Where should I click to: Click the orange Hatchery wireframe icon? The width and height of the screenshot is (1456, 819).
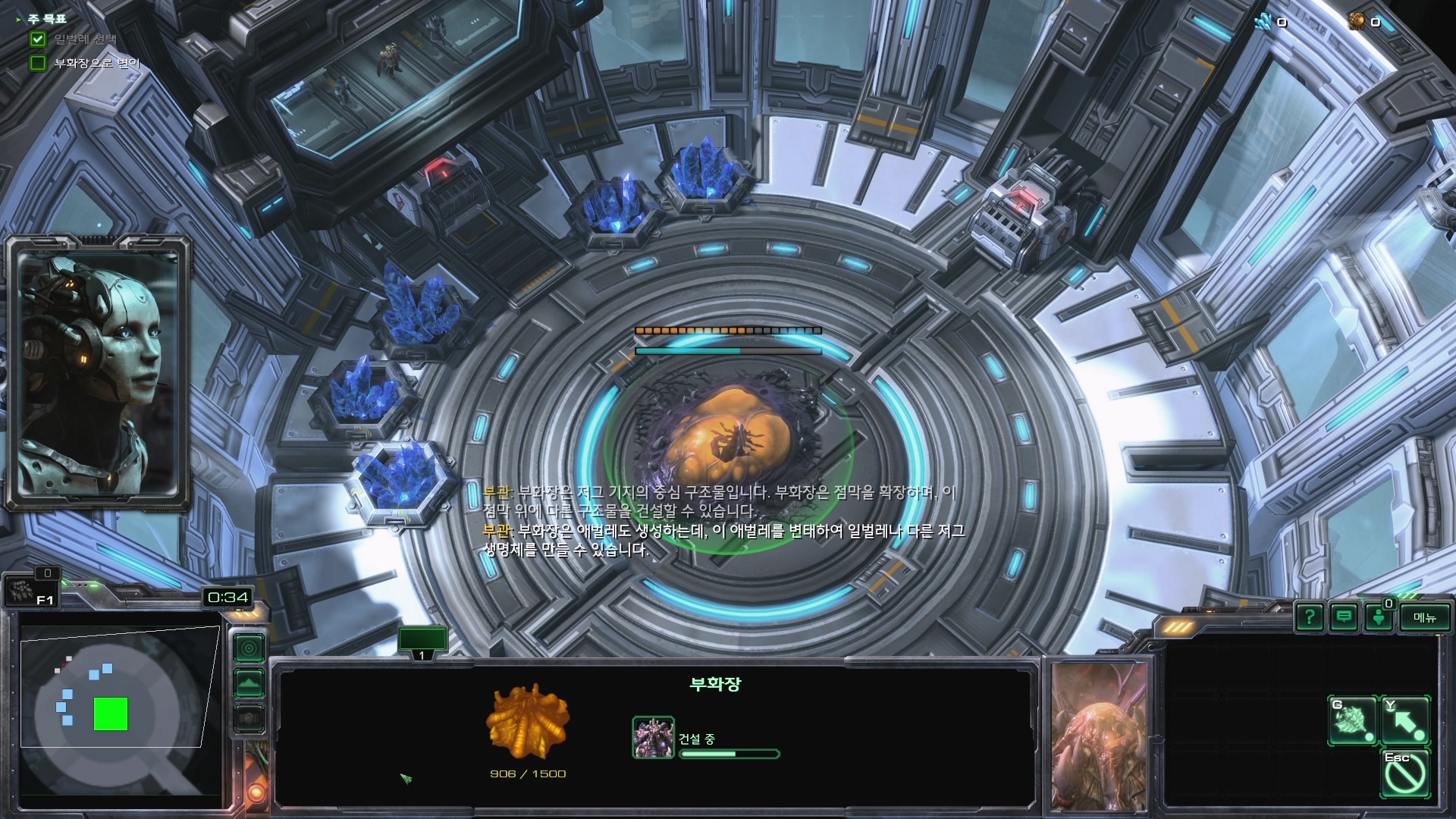[x=528, y=722]
